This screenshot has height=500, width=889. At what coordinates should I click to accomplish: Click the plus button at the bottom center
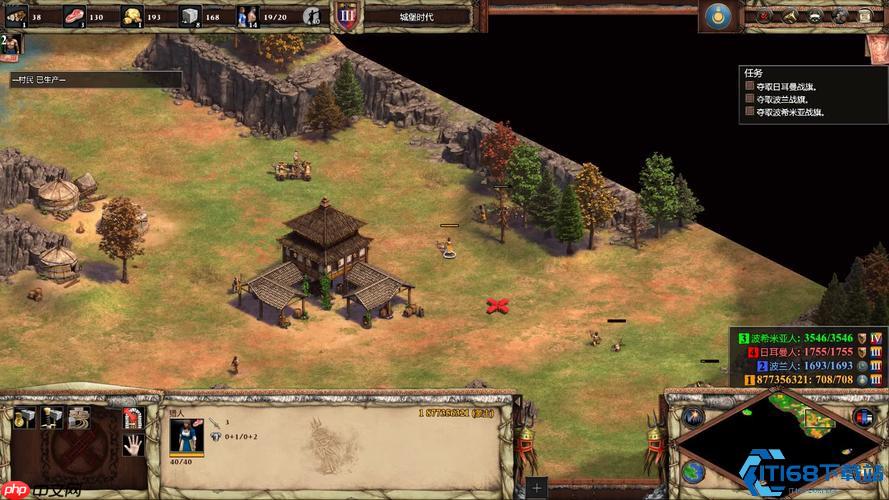pyautogui.click(x=537, y=489)
